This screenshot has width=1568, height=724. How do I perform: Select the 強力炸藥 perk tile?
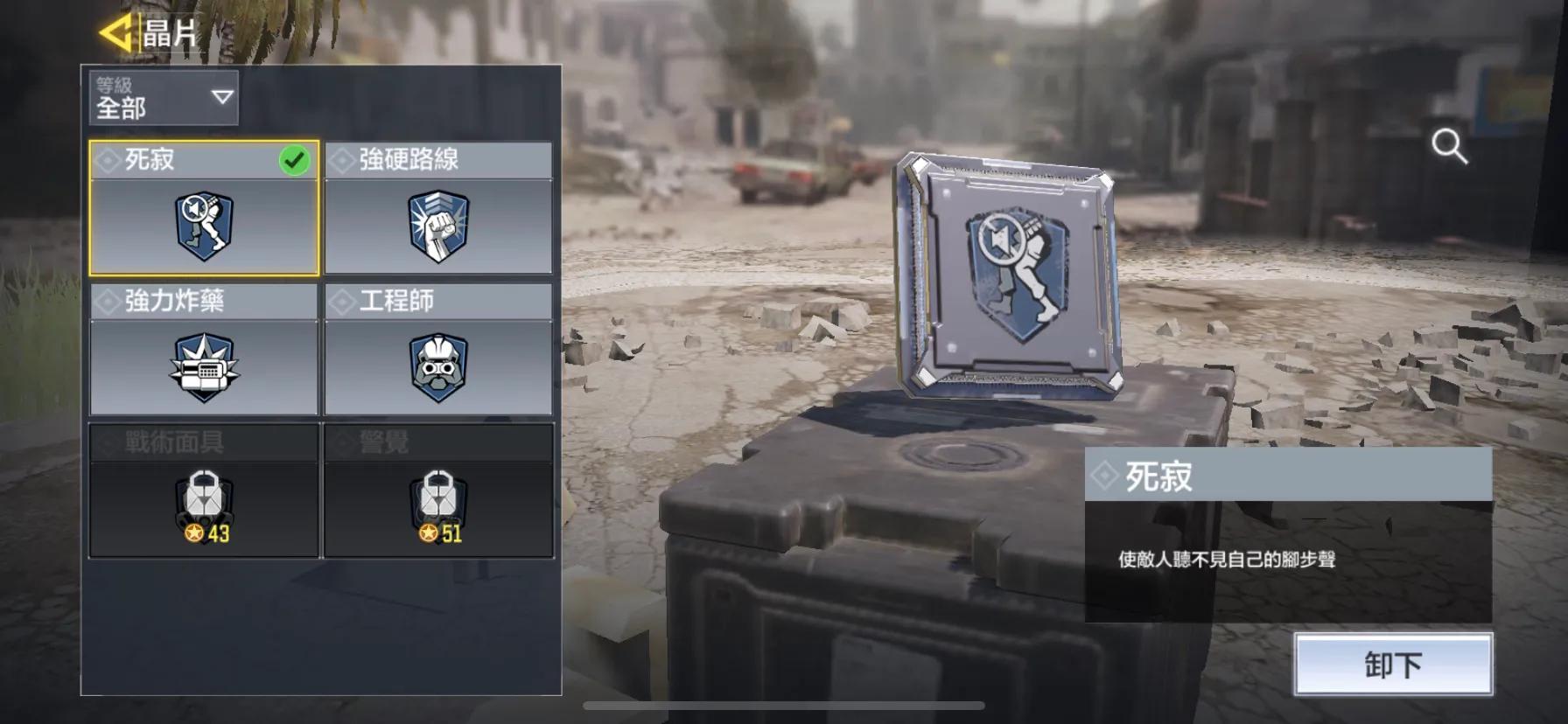coord(204,349)
